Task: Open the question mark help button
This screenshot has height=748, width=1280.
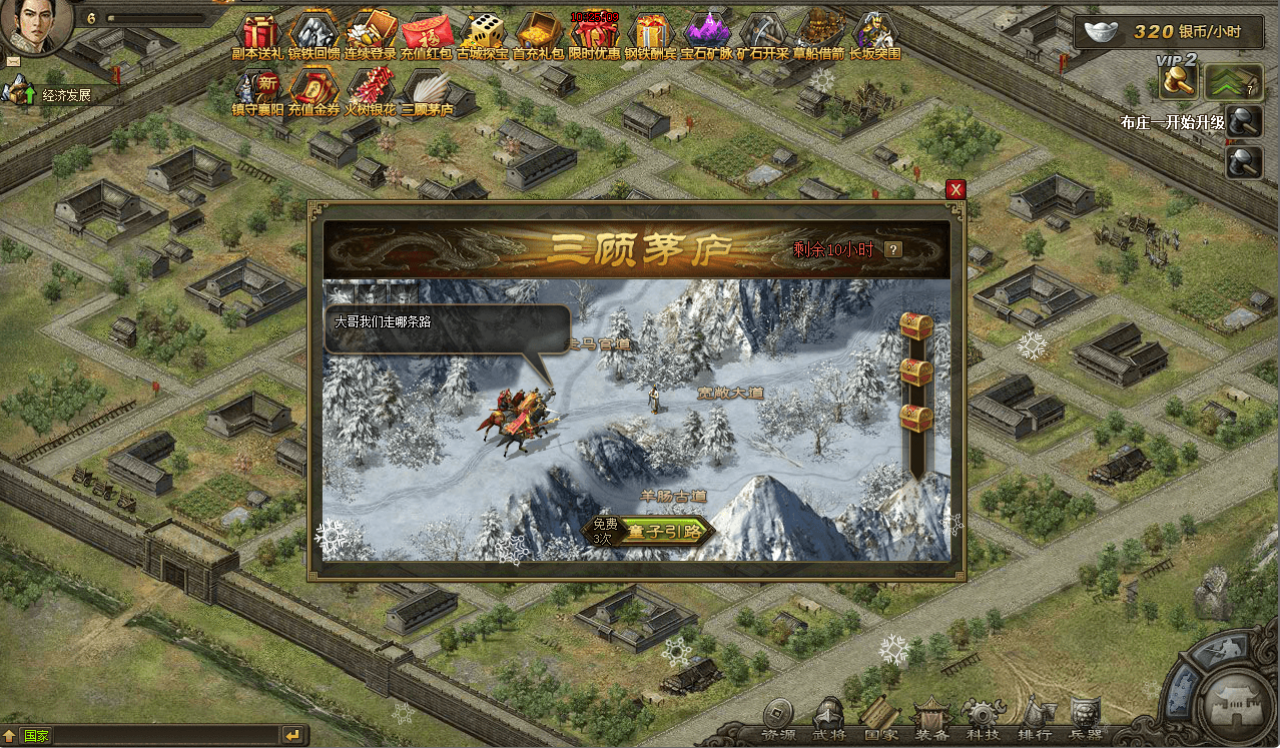Action: [x=893, y=250]
